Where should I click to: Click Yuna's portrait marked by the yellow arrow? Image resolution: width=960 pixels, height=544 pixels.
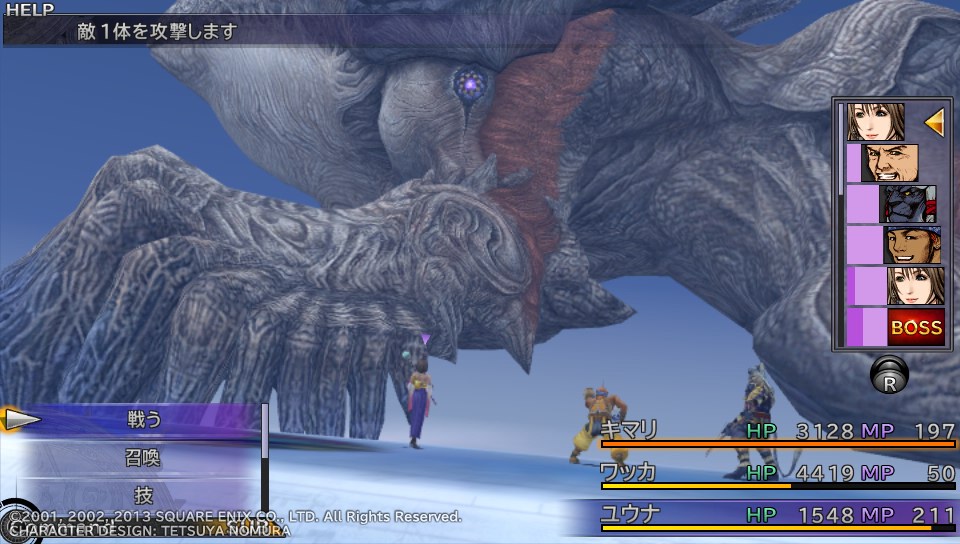click(876, 122)
